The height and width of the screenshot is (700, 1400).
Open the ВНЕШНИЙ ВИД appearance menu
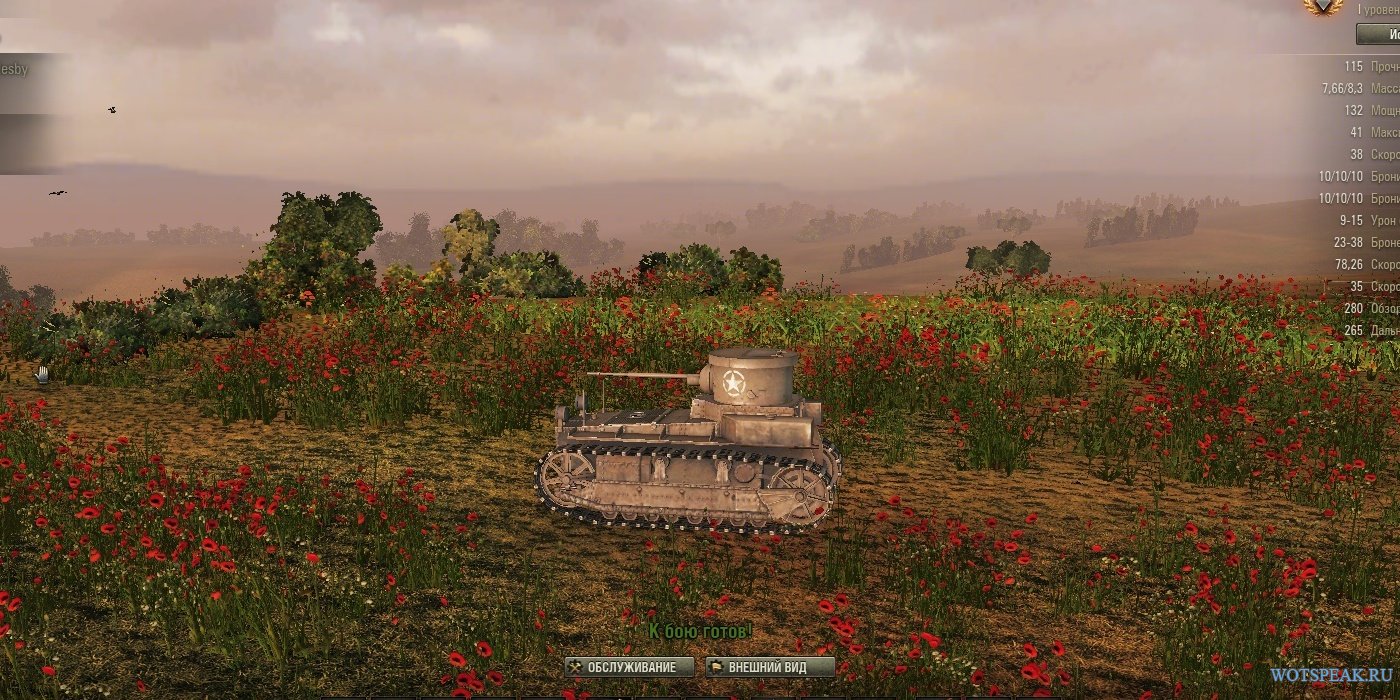(x=770, y=667)
